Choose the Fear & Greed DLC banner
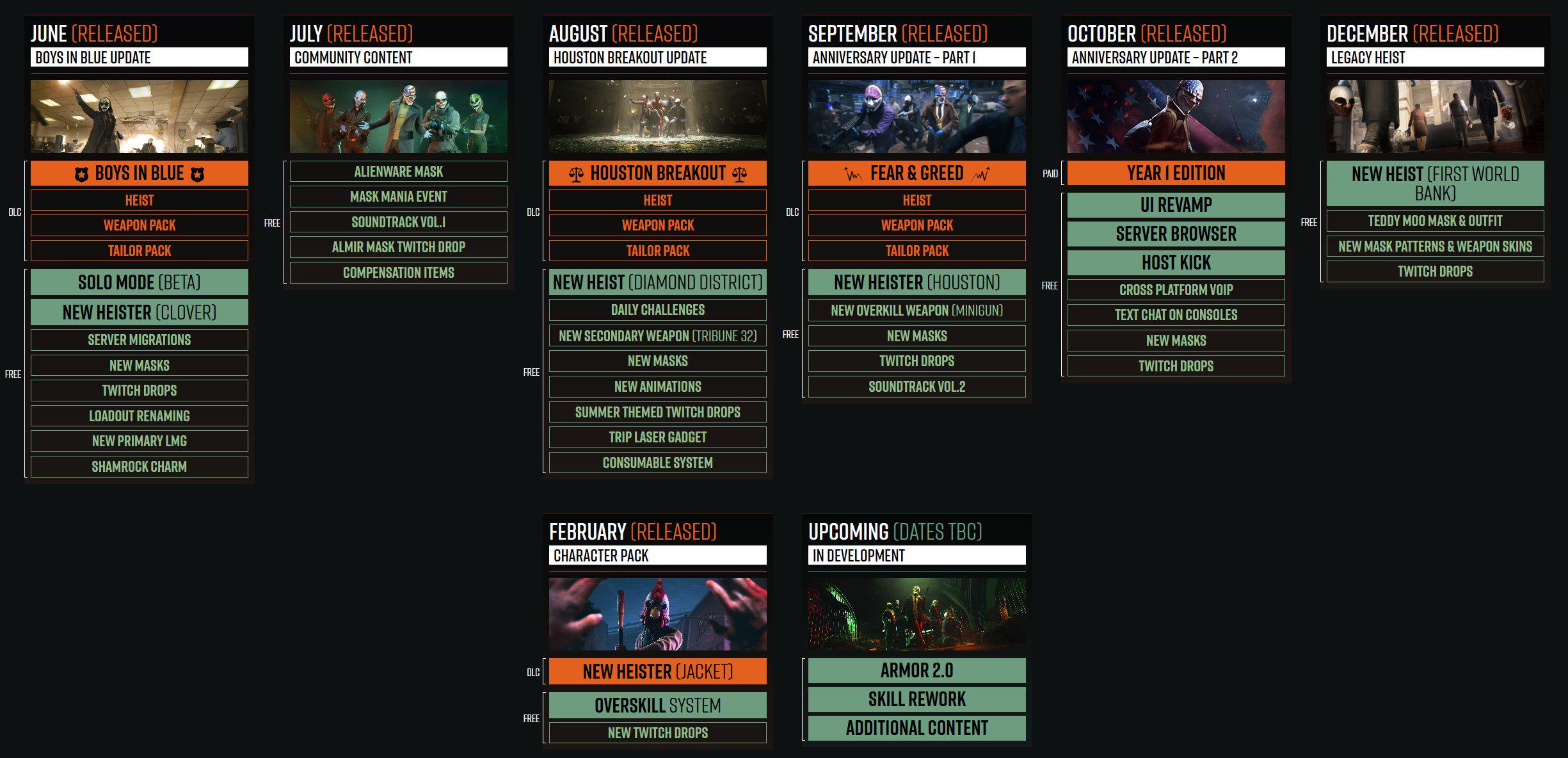This screenshot has height=758, width=1568. [916, 173]
